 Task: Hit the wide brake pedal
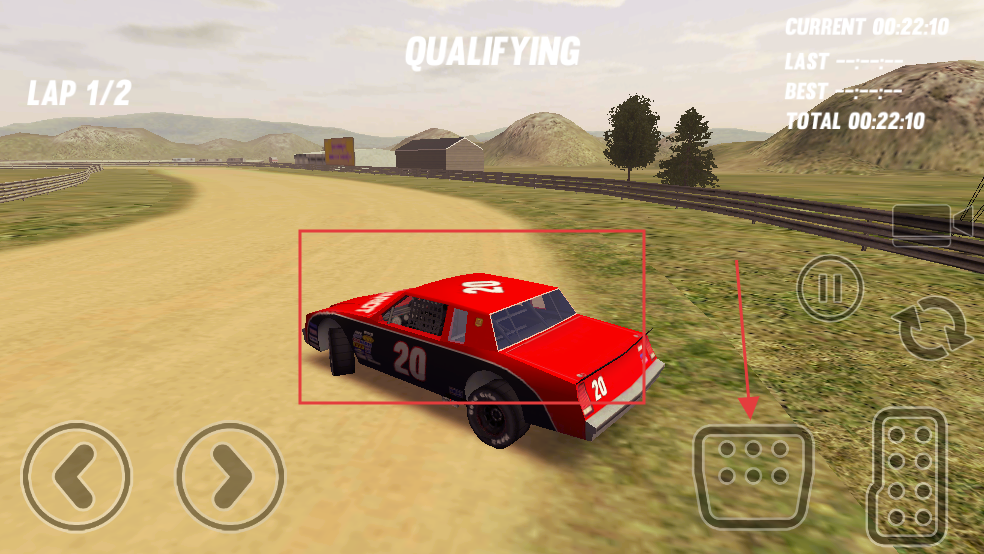pos(753,476)
